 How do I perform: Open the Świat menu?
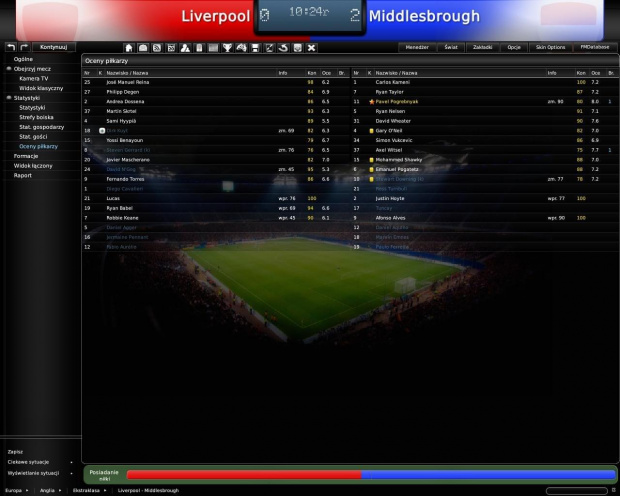tap(451, 47)
